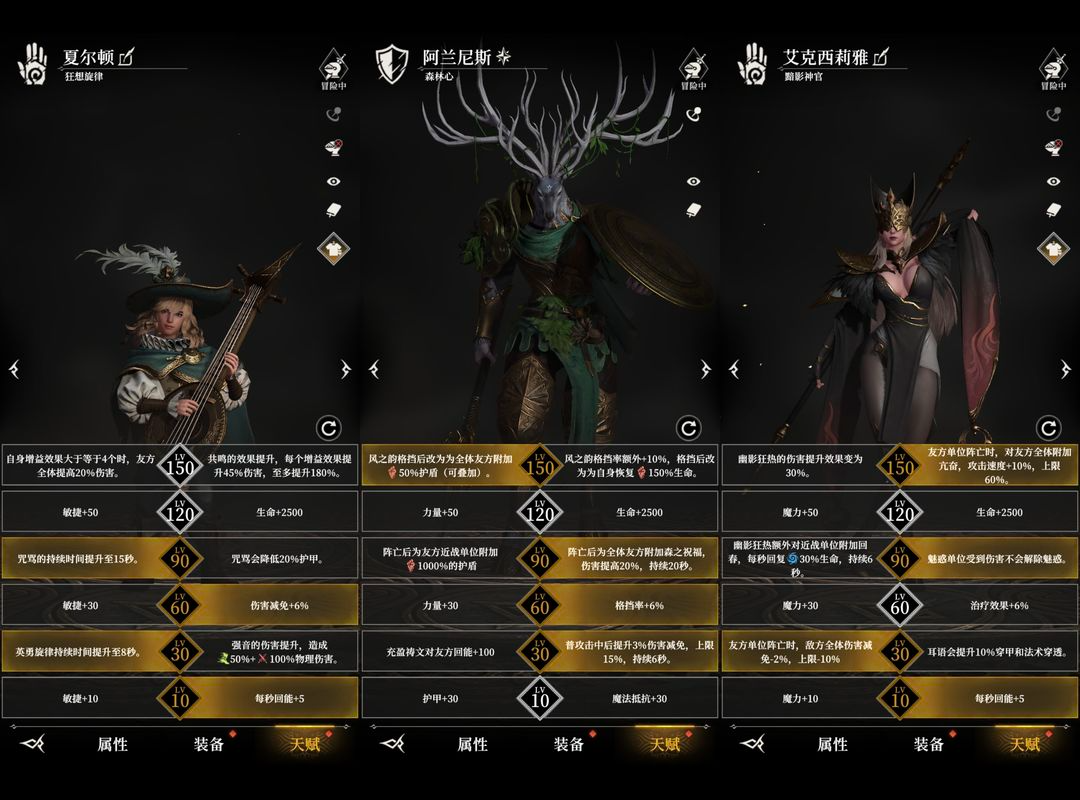Select 艾克西莉雅's 天赋 tab

[x=1025, y=744]
